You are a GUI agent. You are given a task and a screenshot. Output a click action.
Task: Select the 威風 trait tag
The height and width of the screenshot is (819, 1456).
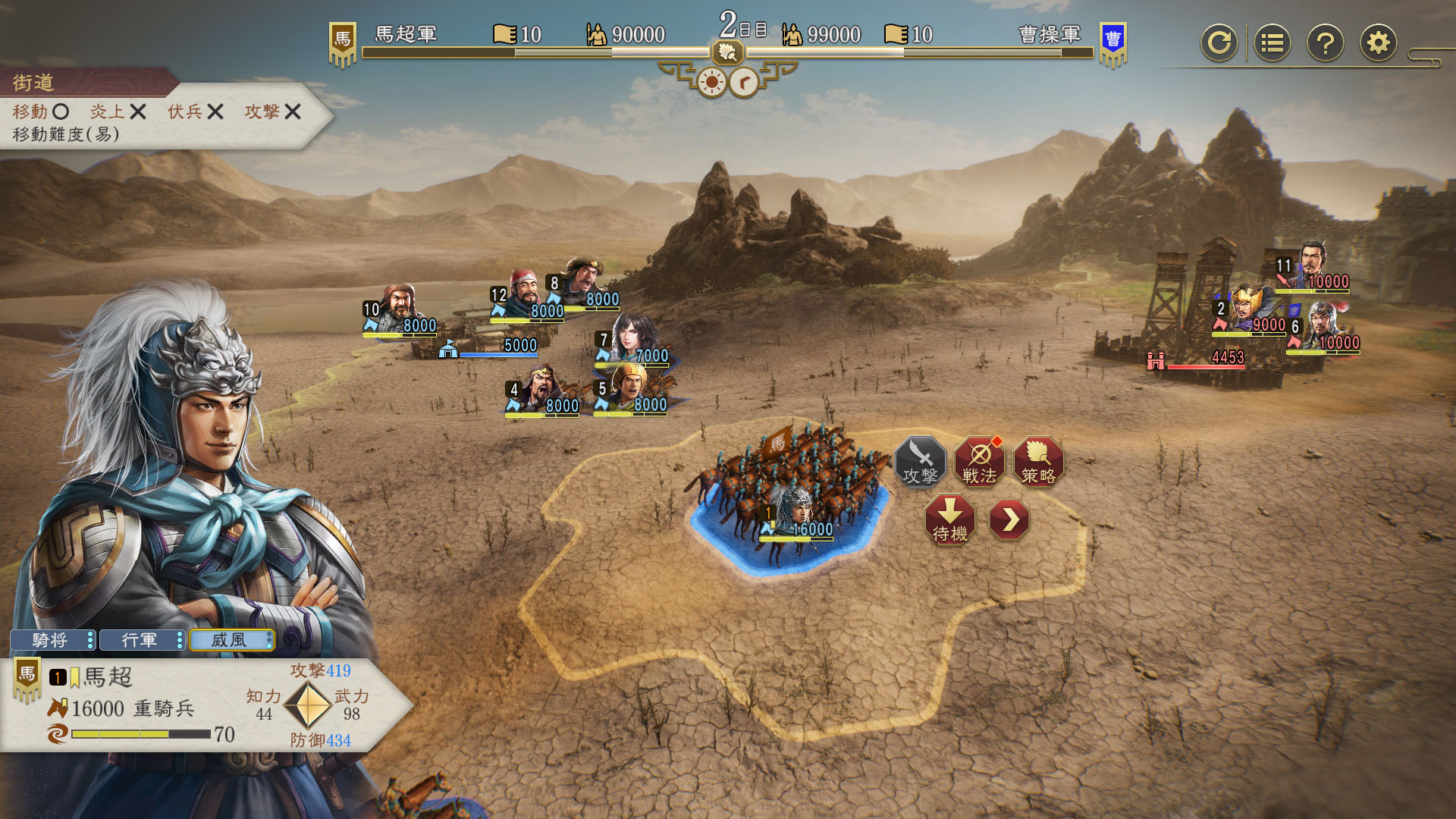click(231, 640)
